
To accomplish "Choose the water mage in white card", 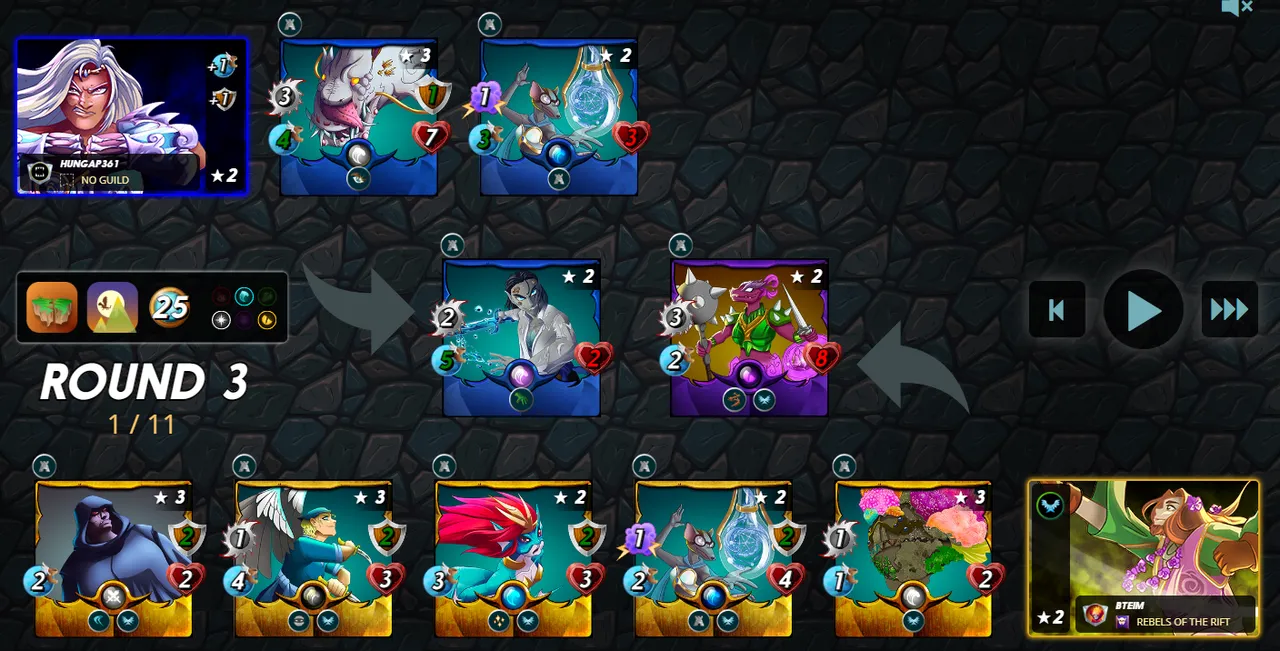I will 521,336.
